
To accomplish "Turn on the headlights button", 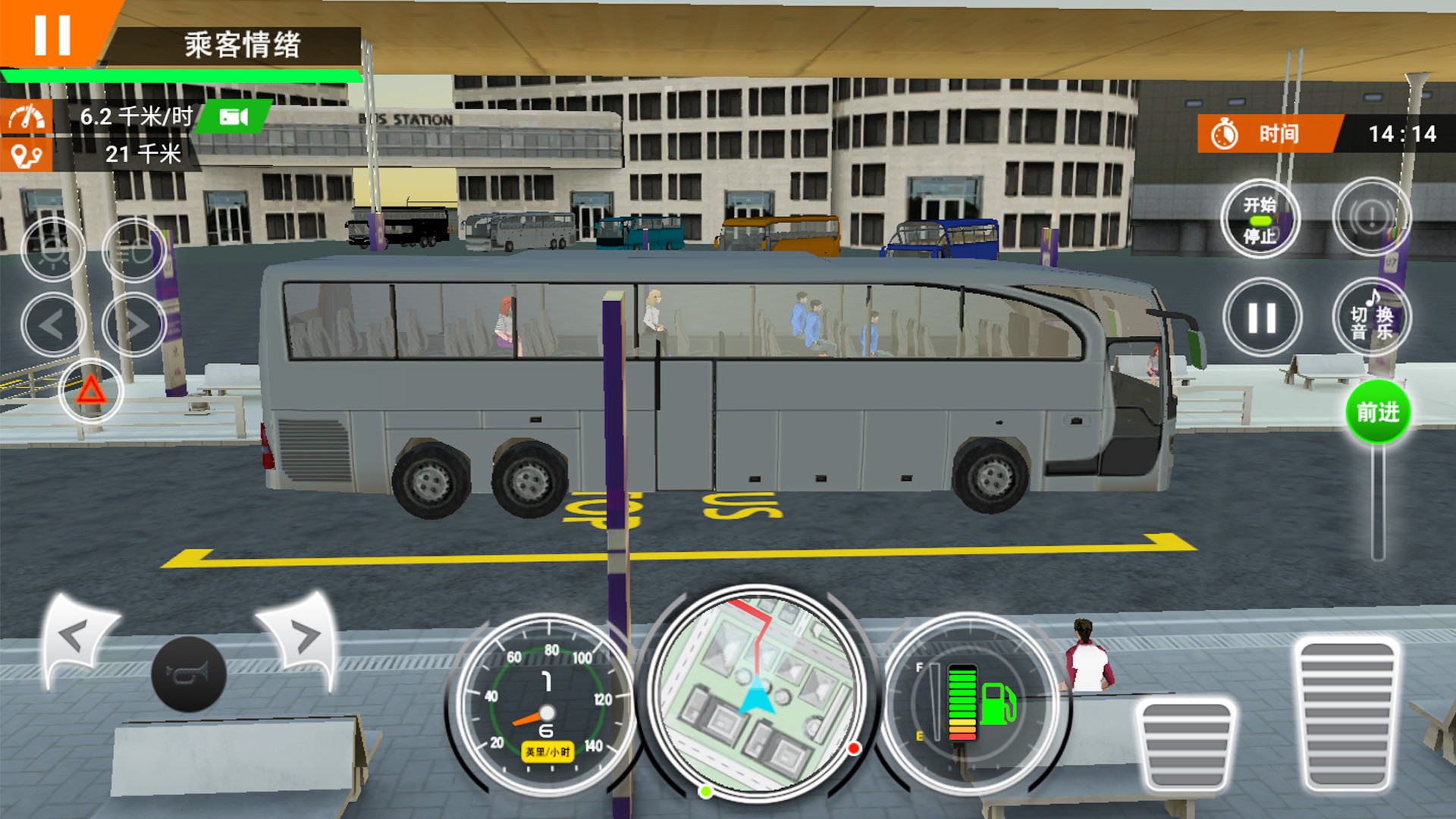I will (x=134, y=249).
